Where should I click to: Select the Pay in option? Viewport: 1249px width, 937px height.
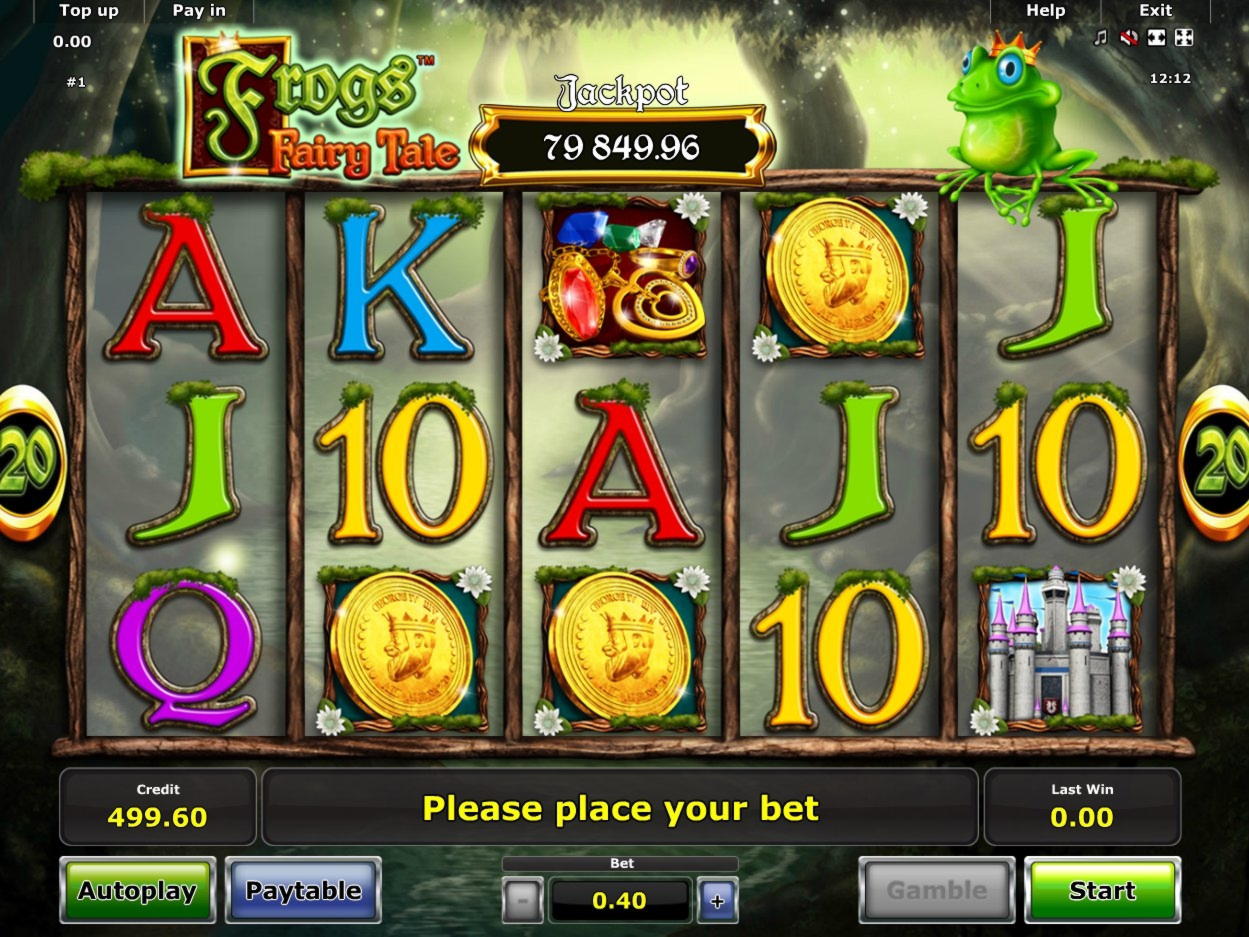point(199,11)
